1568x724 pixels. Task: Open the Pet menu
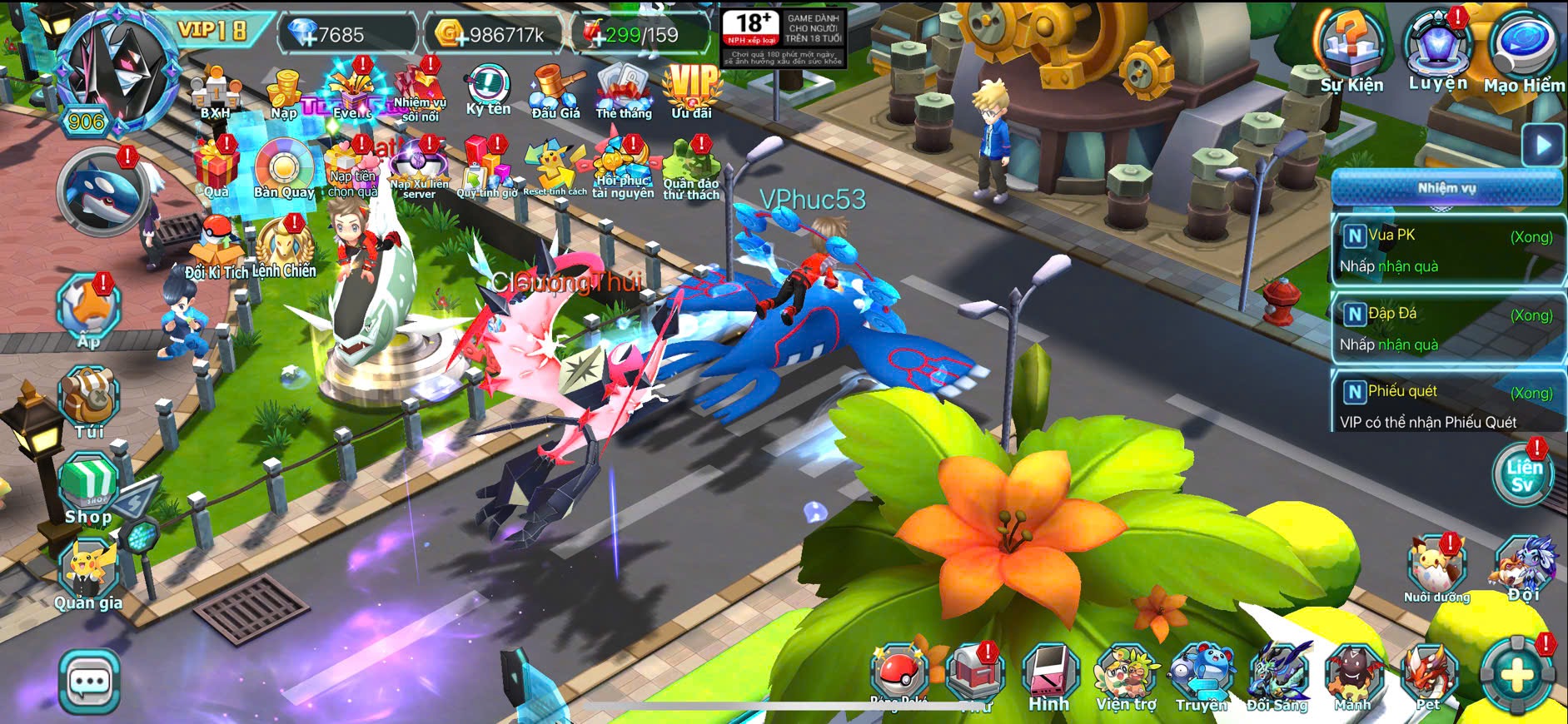[x=1429, y=678]
